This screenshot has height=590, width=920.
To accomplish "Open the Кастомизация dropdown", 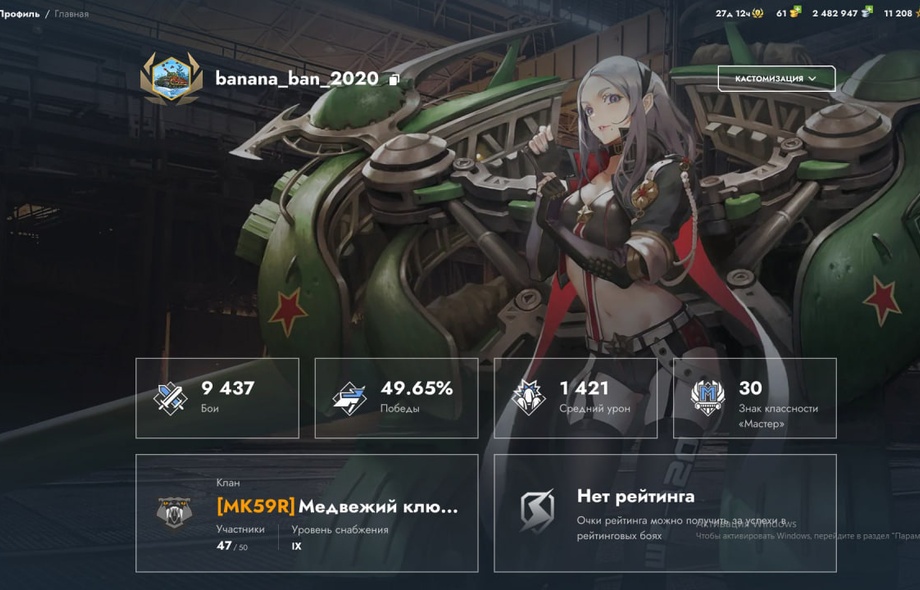I will point(776,79).
